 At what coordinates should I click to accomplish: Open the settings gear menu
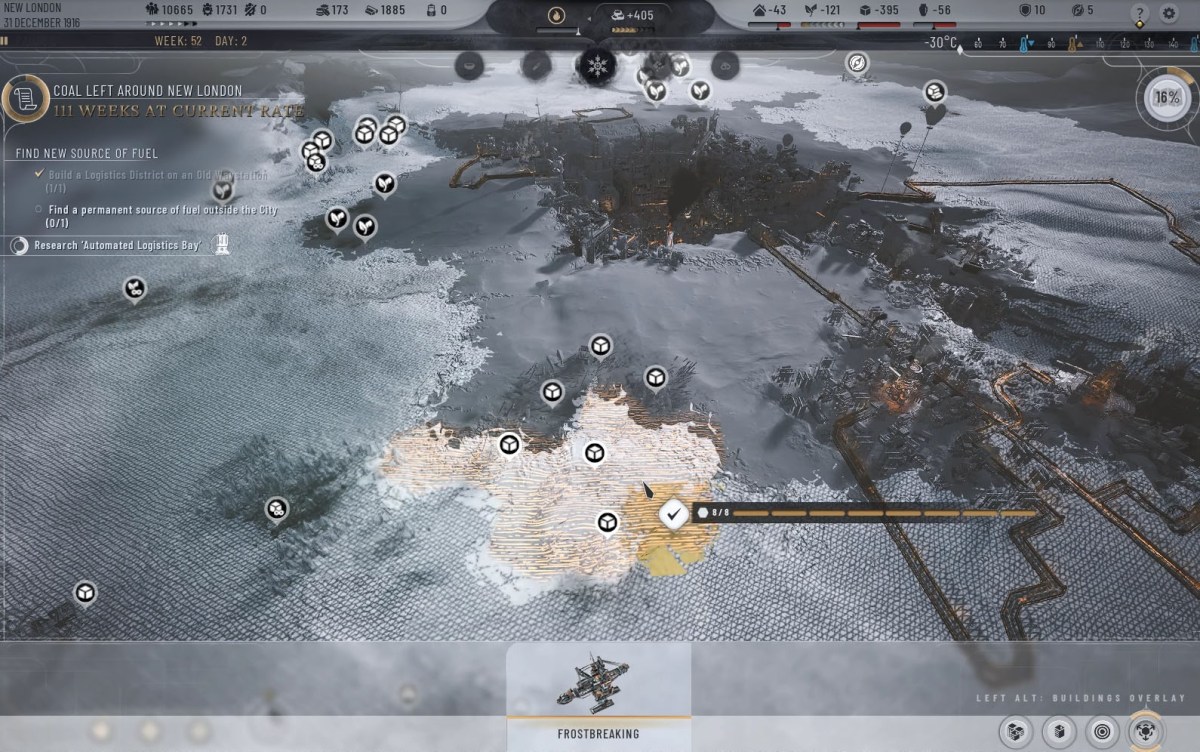click(x=1169, y=14)
